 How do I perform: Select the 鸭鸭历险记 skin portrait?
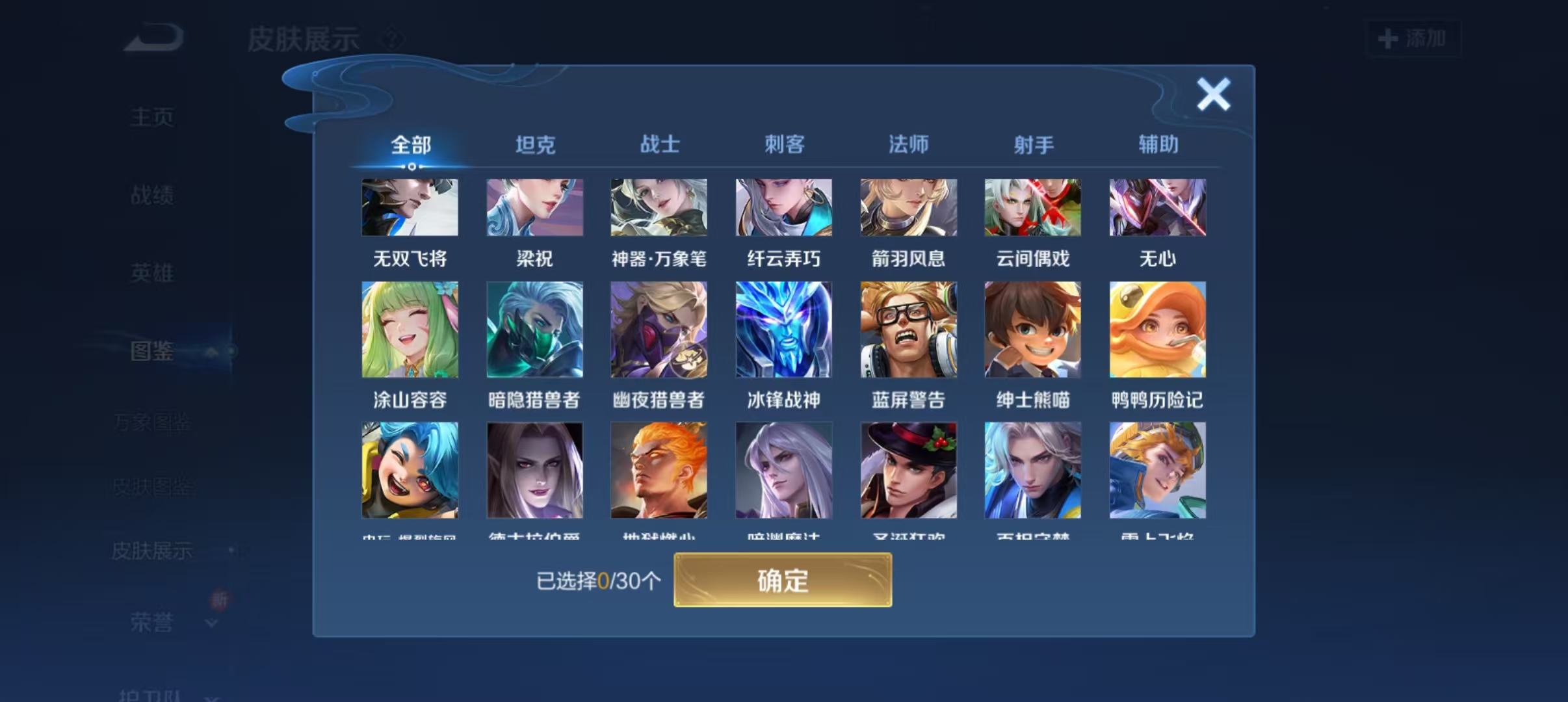tap(1156, 330)
